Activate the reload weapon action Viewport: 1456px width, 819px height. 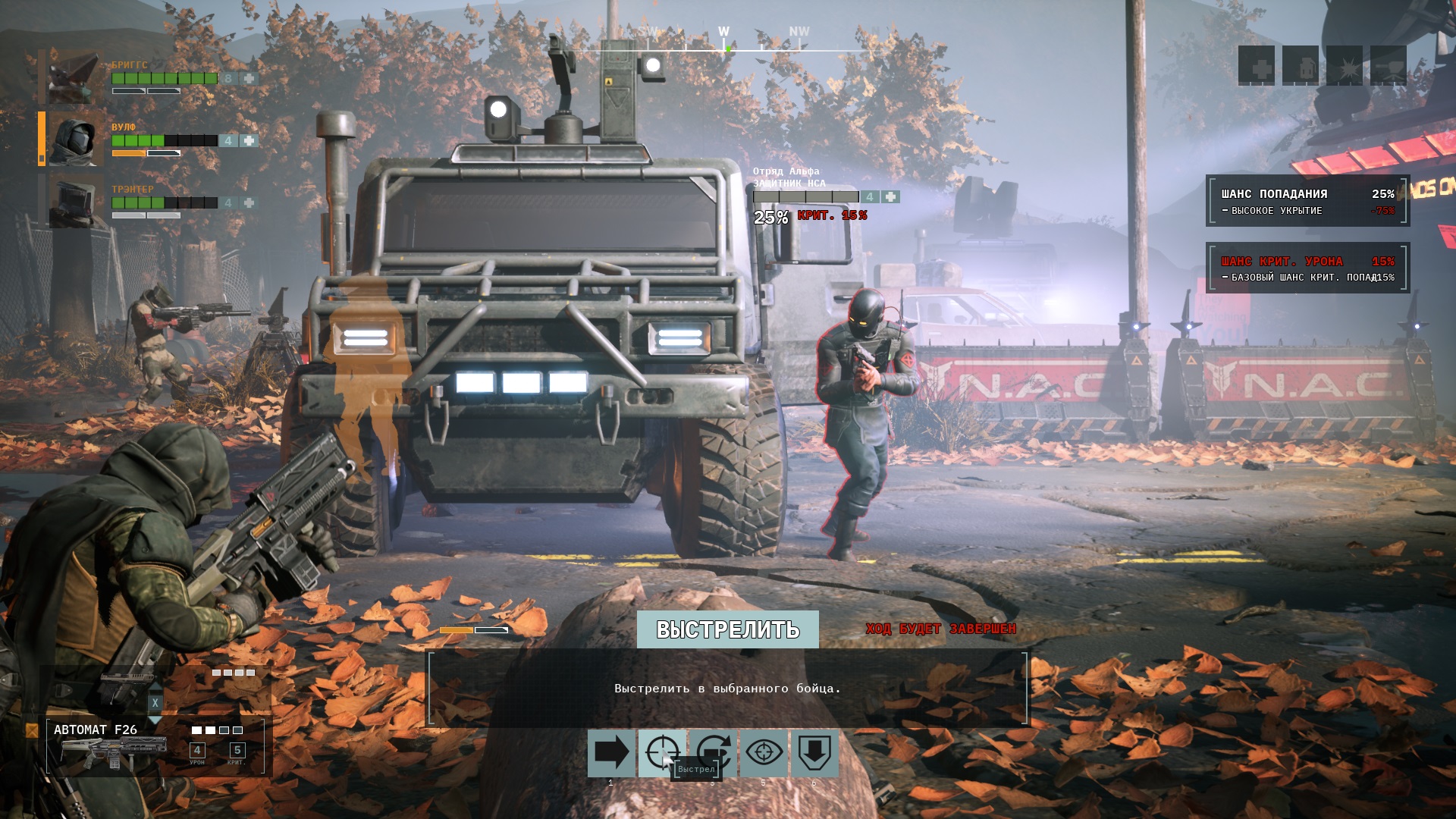[x=713, y=753]
